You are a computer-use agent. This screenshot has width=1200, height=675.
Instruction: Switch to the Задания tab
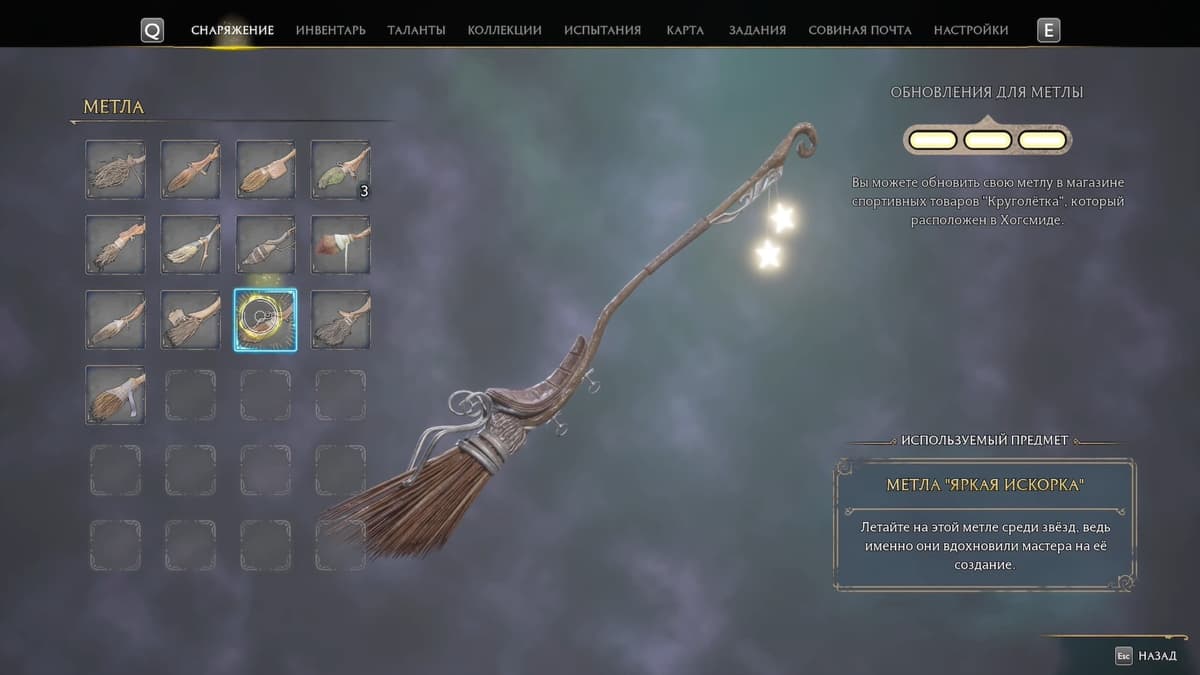point(755,30)
